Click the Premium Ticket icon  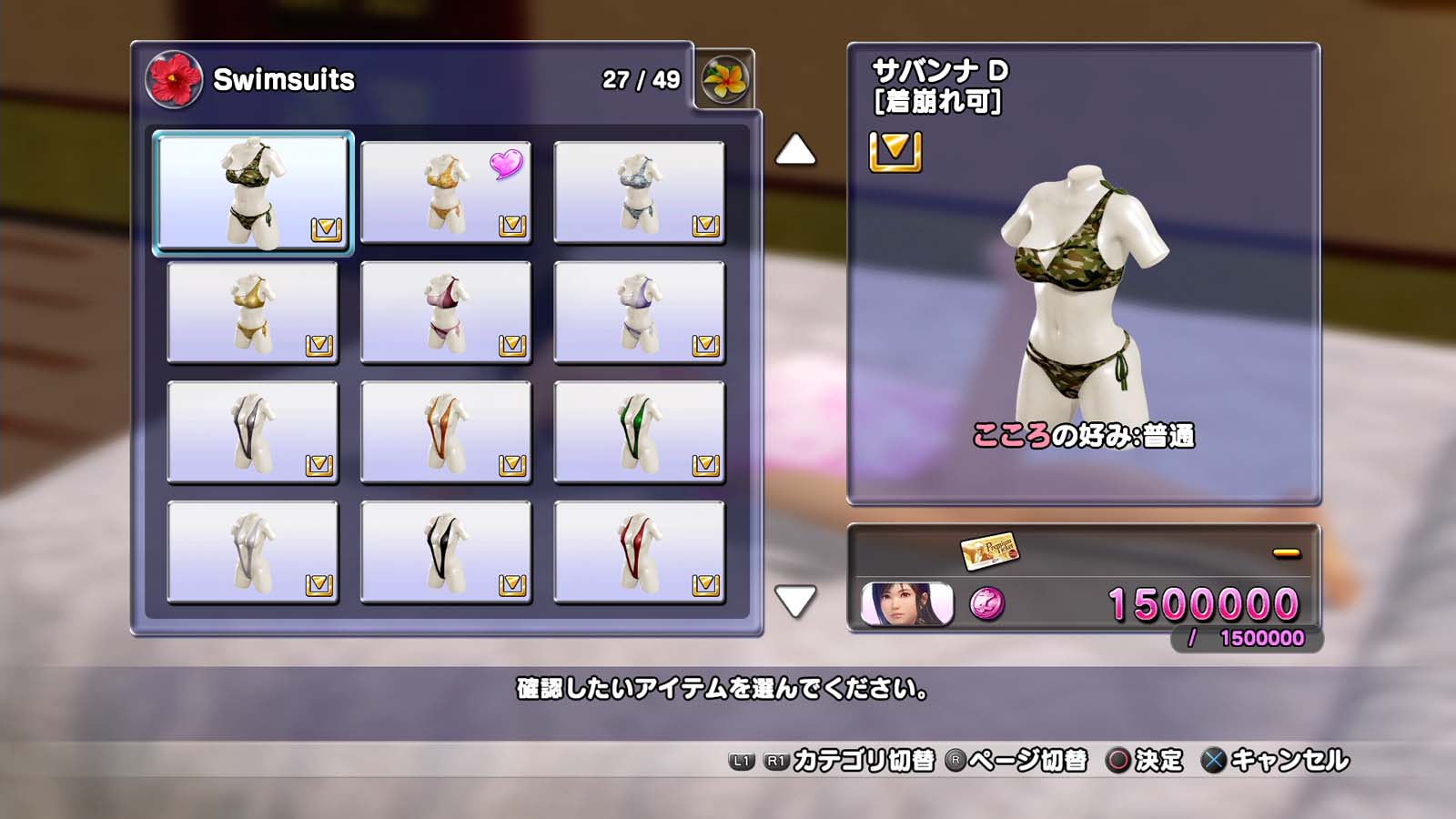[989, 550]
